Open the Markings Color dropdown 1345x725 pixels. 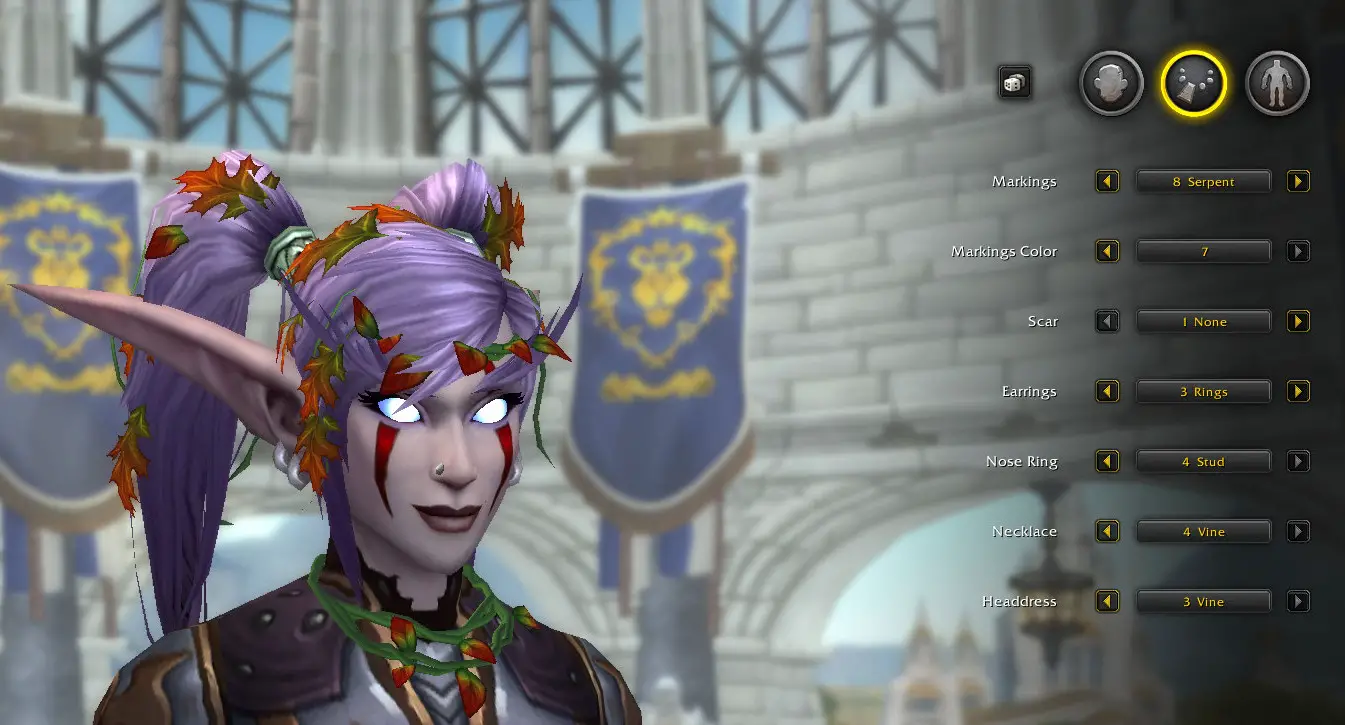pyautogui.click(x=1203, y=252)
